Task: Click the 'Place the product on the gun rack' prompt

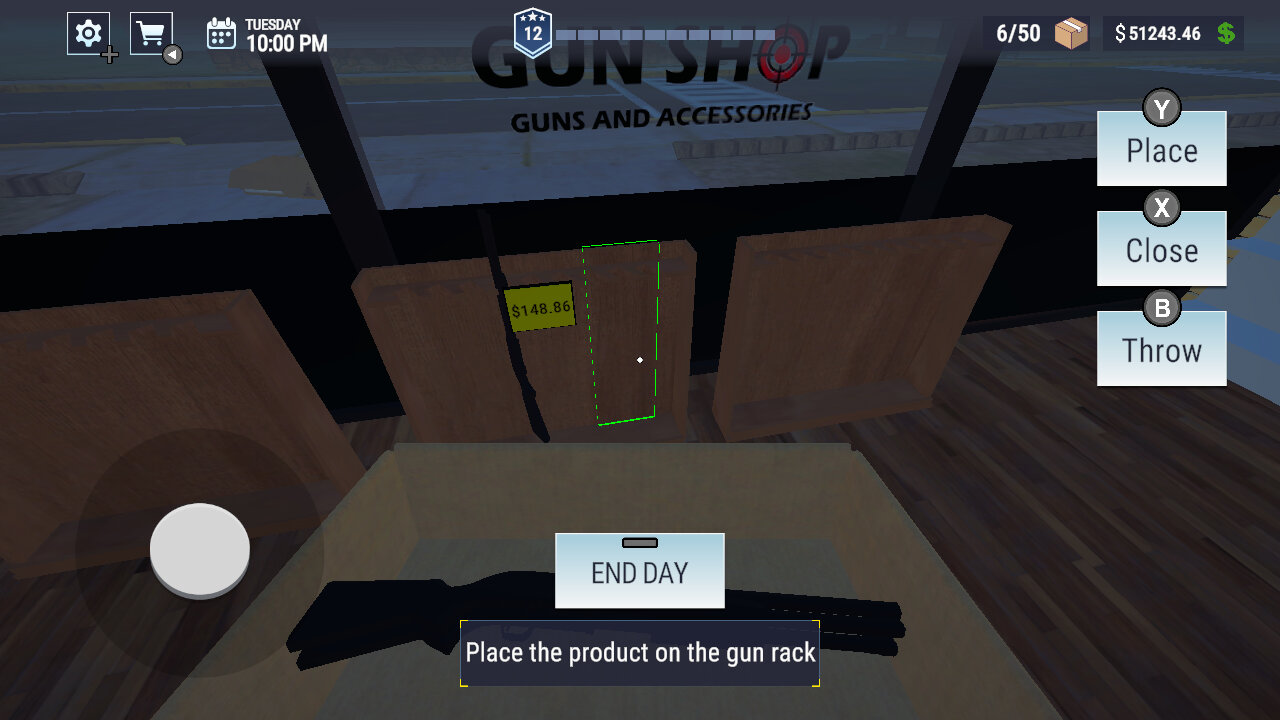Action: click(x=639, y=652)
